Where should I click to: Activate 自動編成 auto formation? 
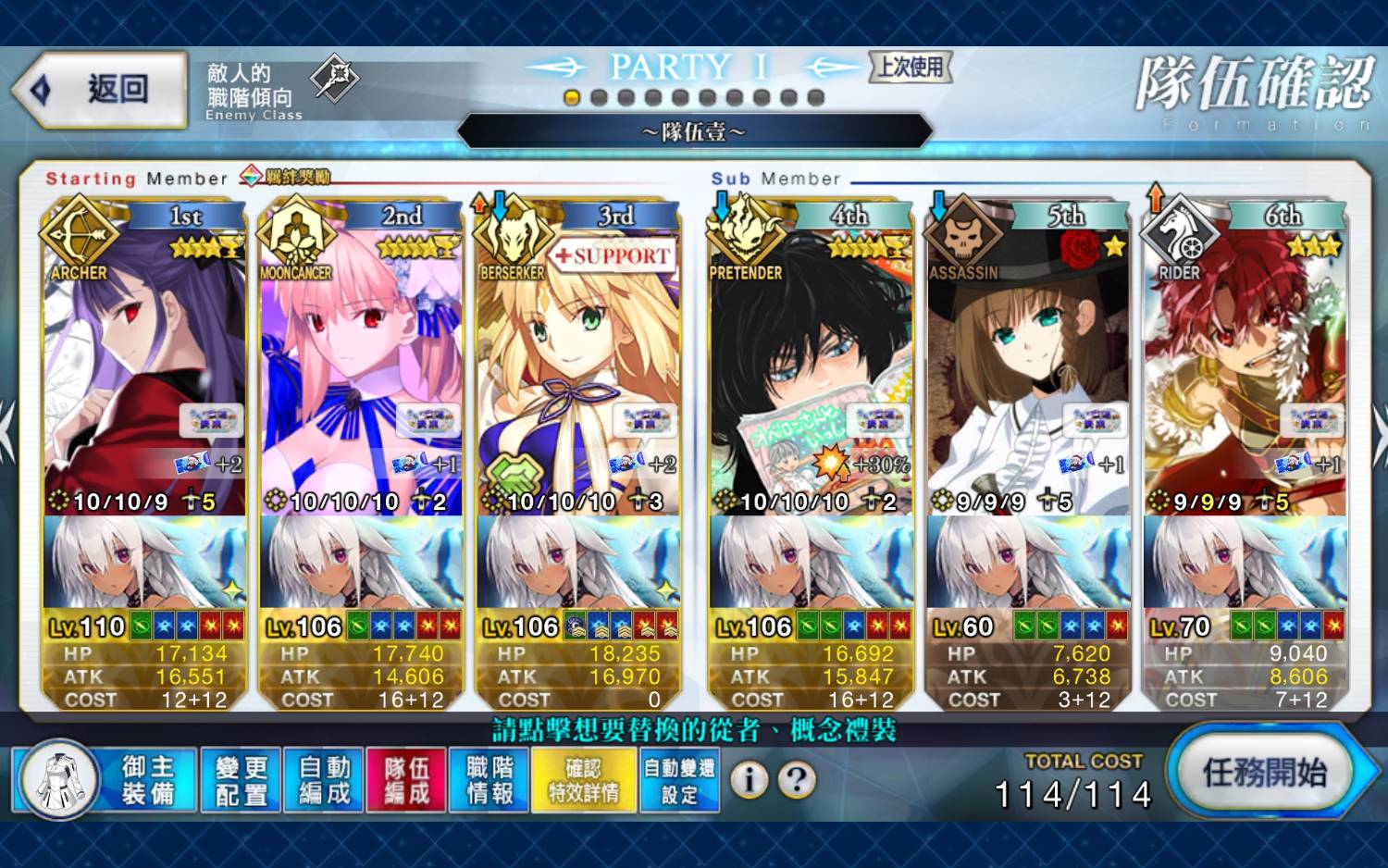pos(324,780)
